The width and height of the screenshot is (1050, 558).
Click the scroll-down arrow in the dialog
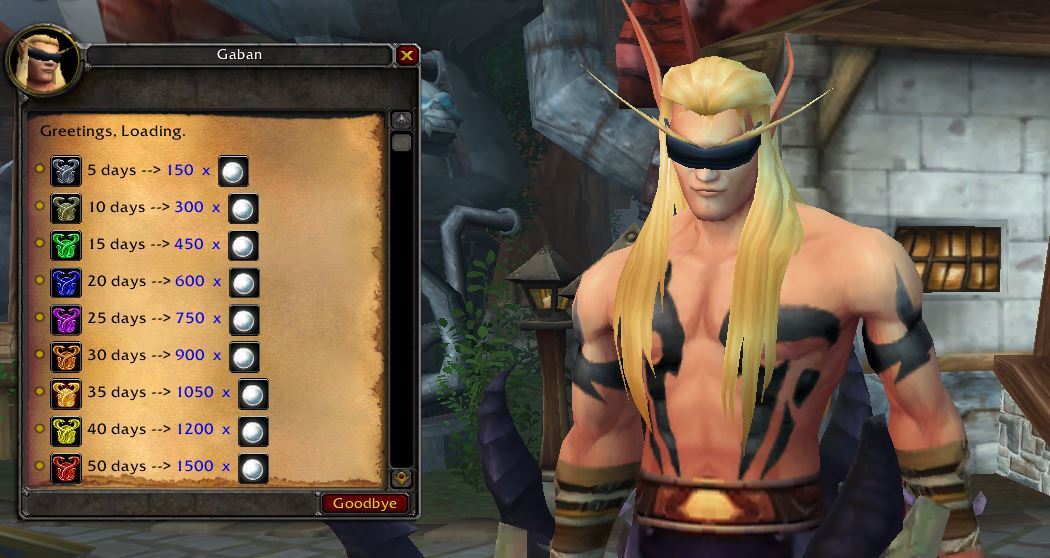tap(402, 478)
